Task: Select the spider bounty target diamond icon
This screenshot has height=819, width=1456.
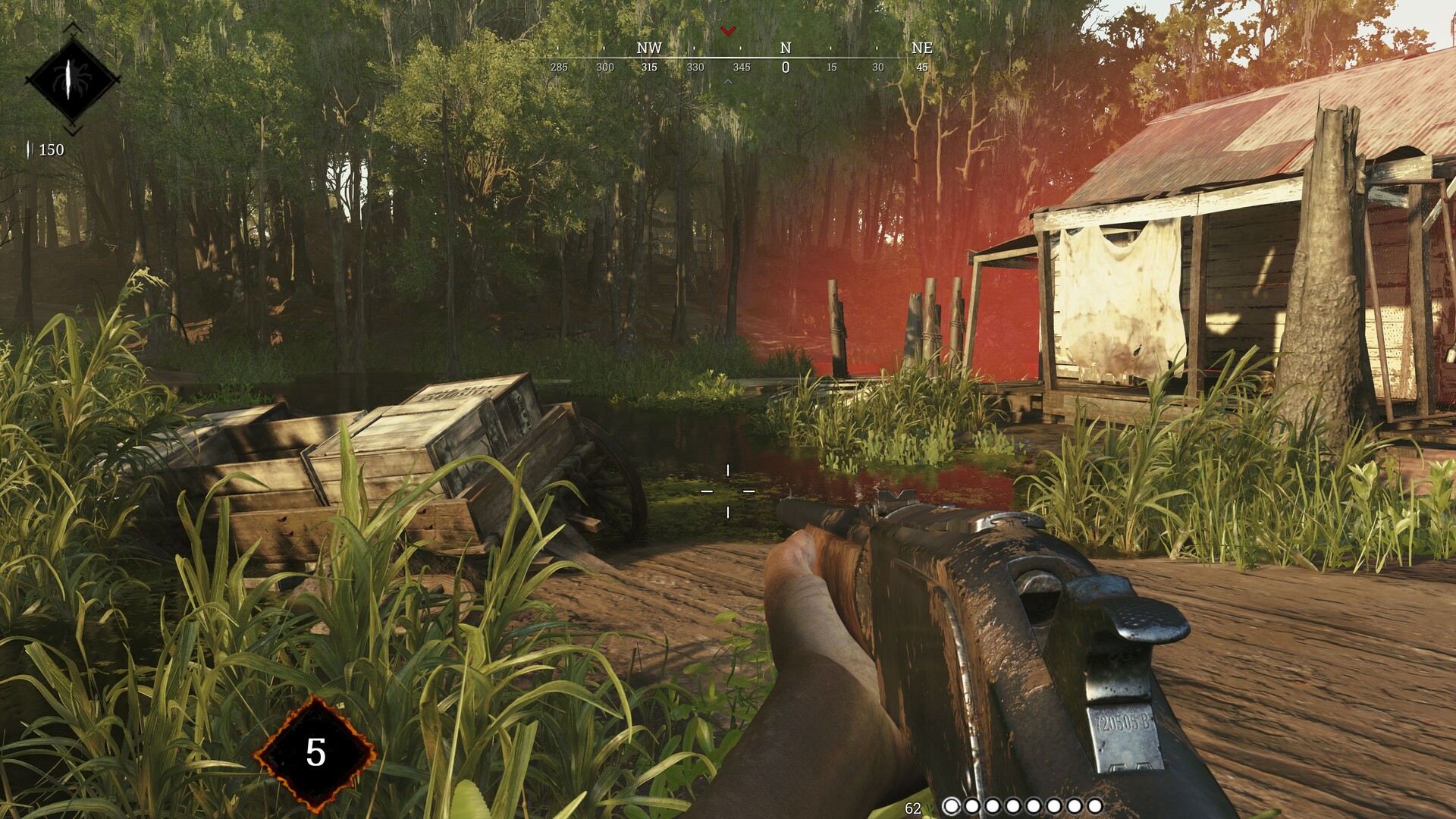Action: tap(72, 79)
